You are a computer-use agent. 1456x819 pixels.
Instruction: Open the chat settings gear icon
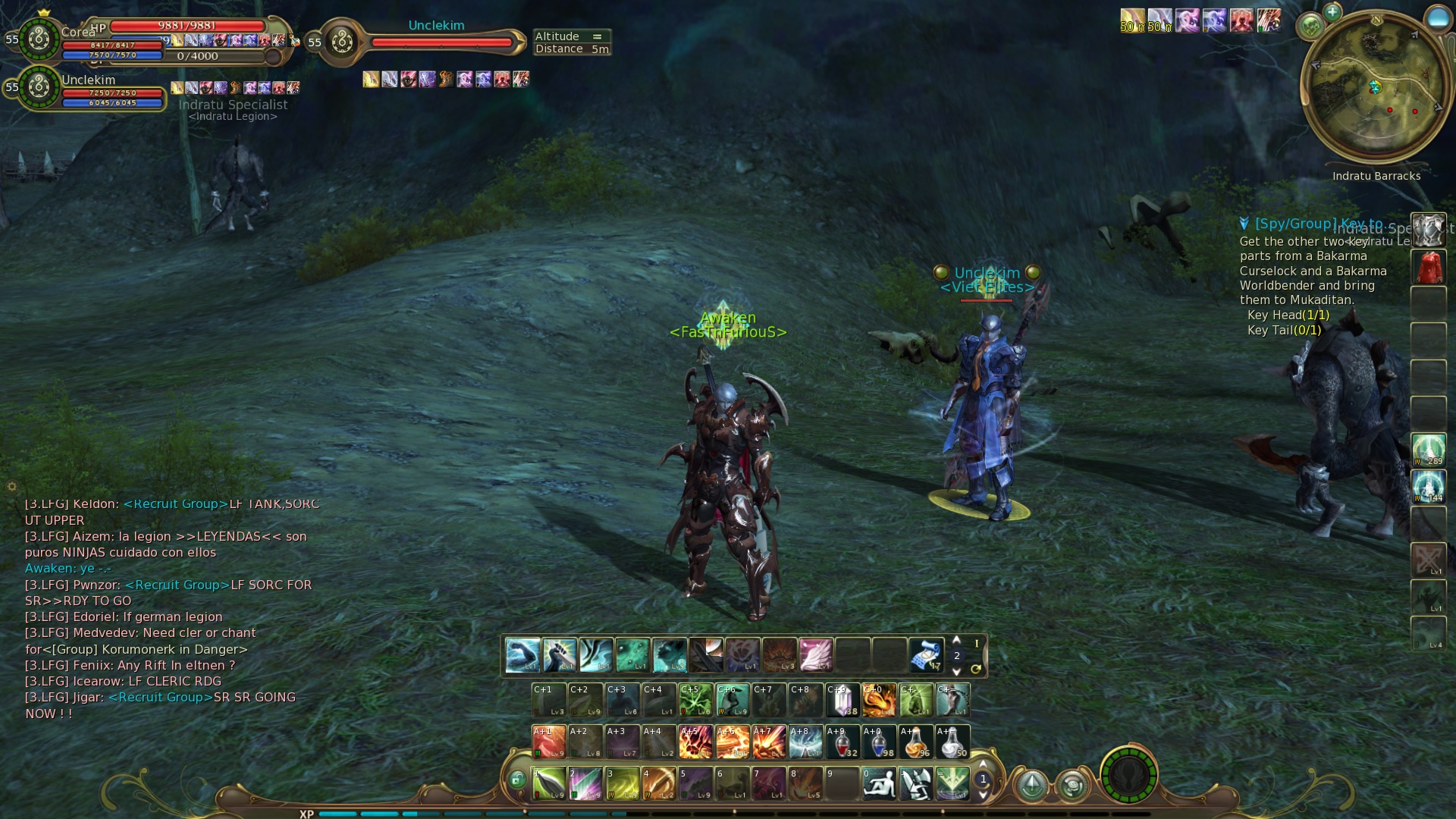click(x=12, y=486)
